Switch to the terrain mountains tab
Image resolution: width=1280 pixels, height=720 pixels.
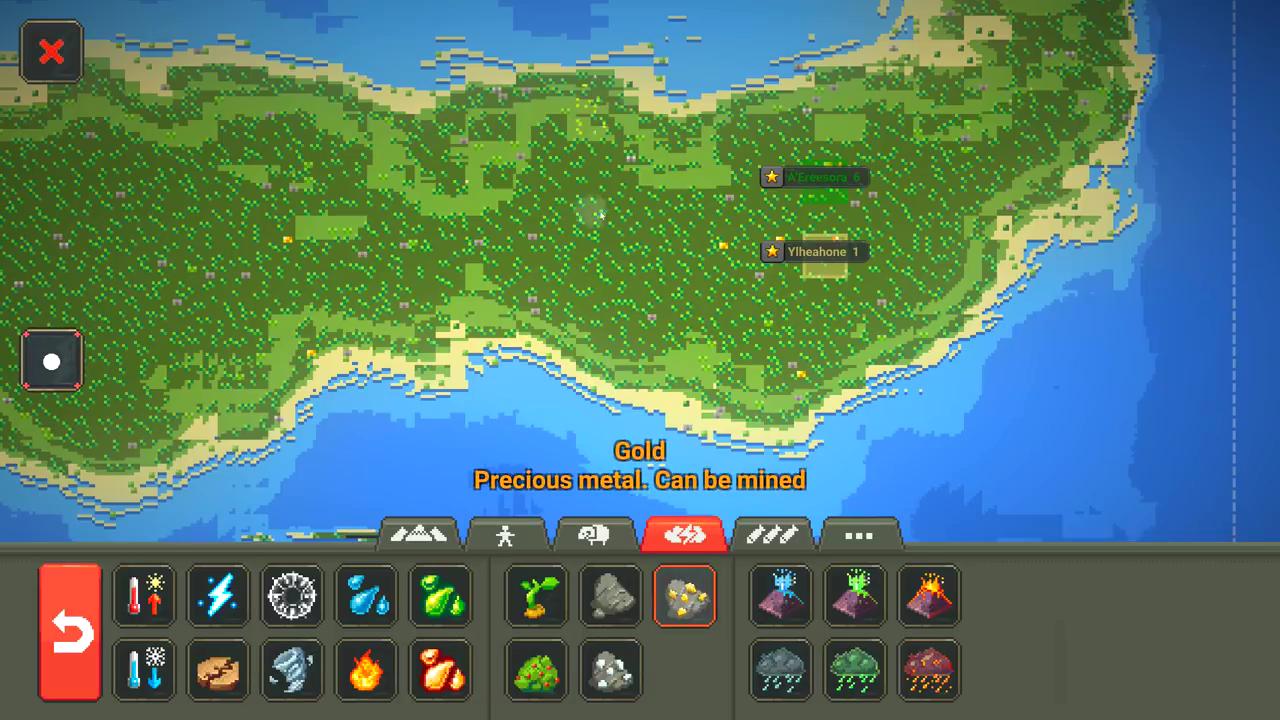pyautogui.click(x=419, y=535)
